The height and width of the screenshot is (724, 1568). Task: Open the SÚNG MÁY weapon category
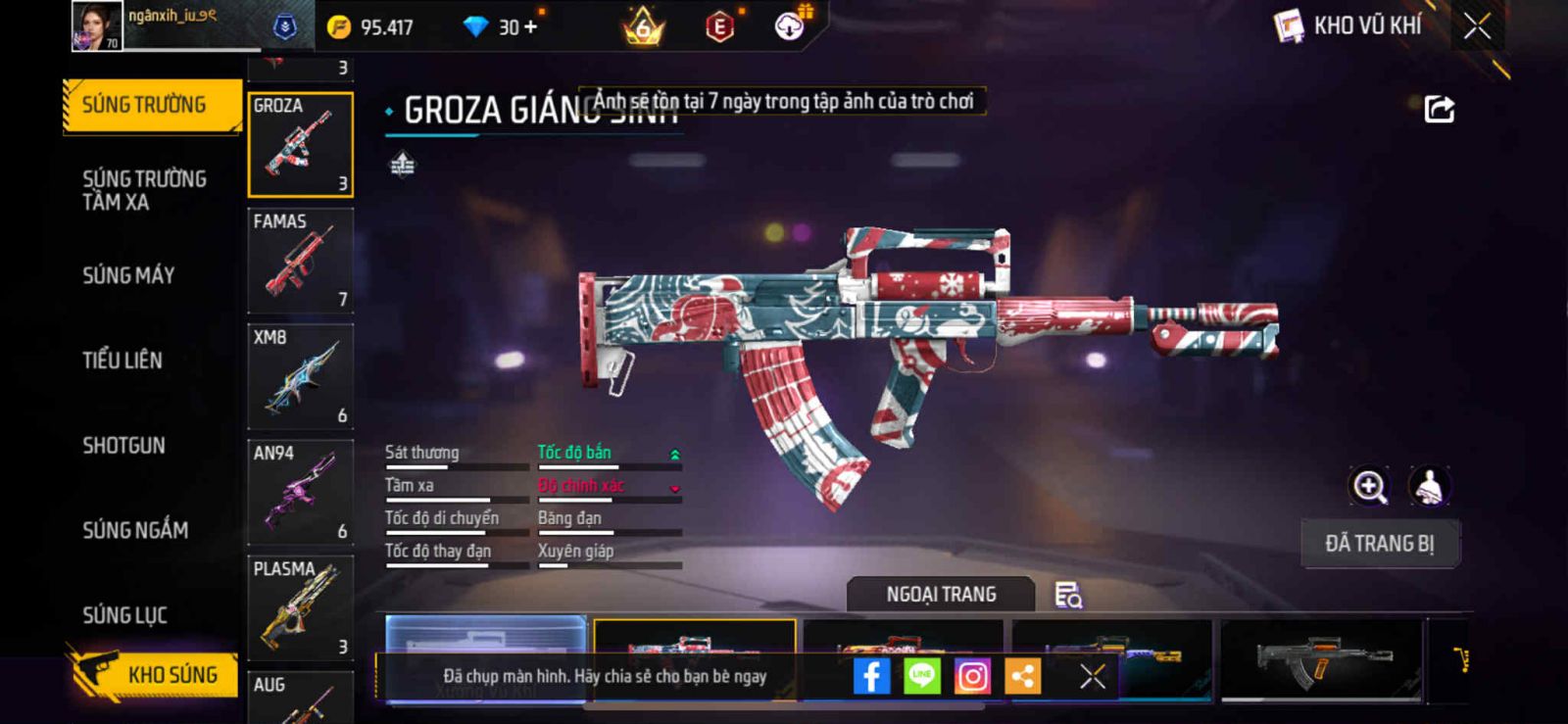(128, 275)
